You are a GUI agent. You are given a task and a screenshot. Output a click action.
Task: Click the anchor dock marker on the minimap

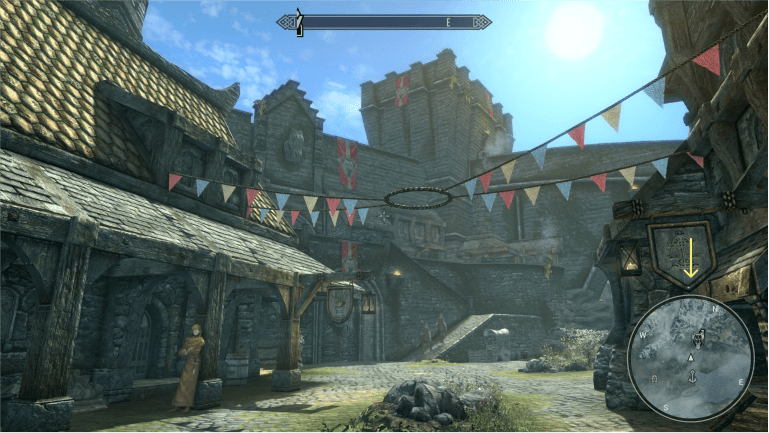[x=692, y=377]
